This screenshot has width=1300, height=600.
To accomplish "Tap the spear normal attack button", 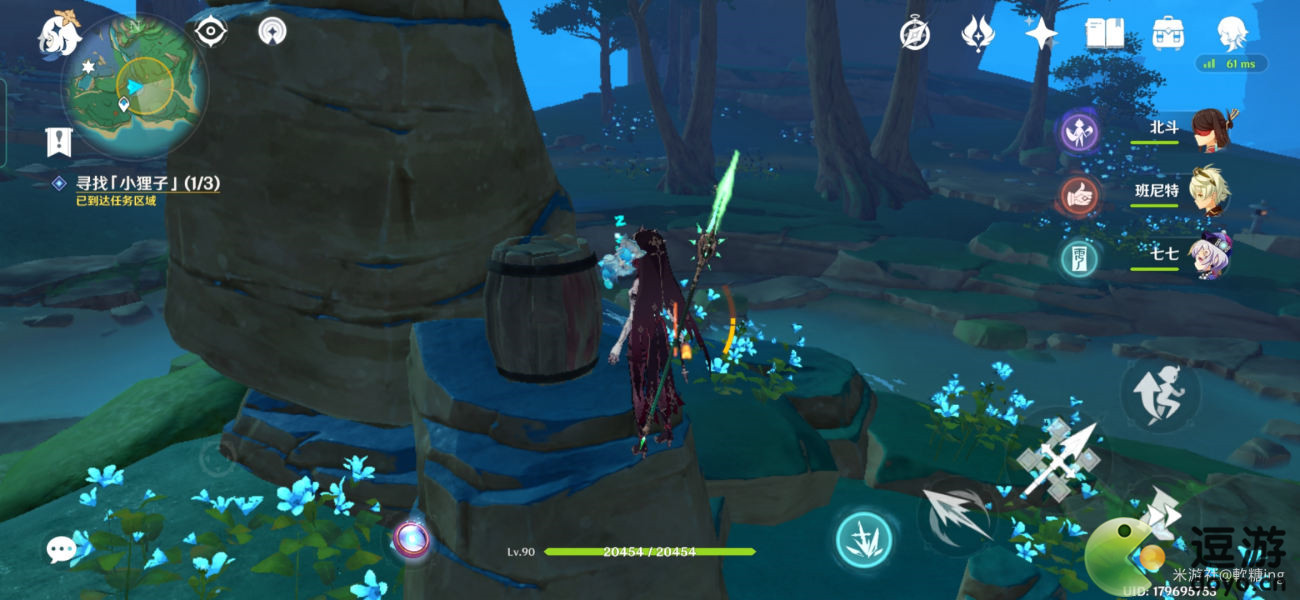I will coord(1059,459).
